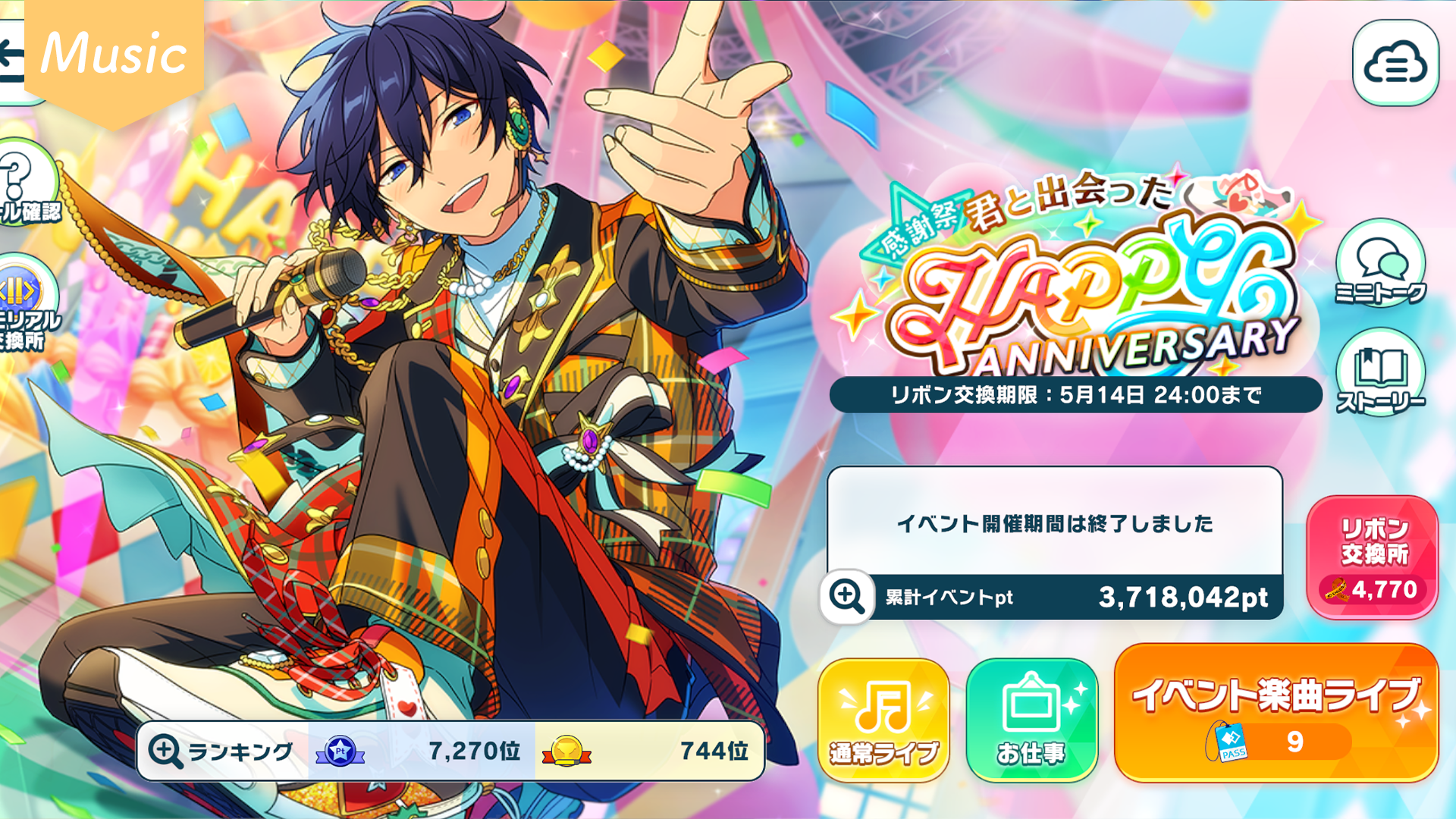Show cumulative event pt details magnifier

pos(846,596)
